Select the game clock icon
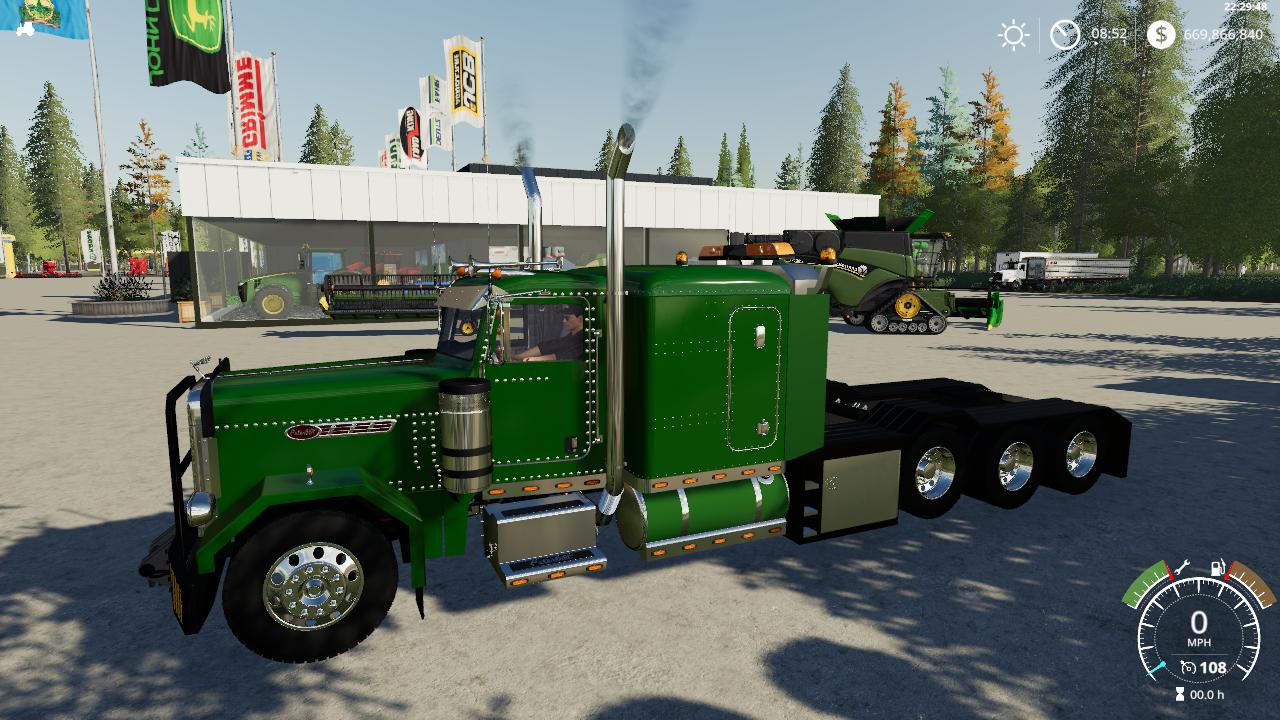Screen dimensions: 1280x720 click(1065, 35)
